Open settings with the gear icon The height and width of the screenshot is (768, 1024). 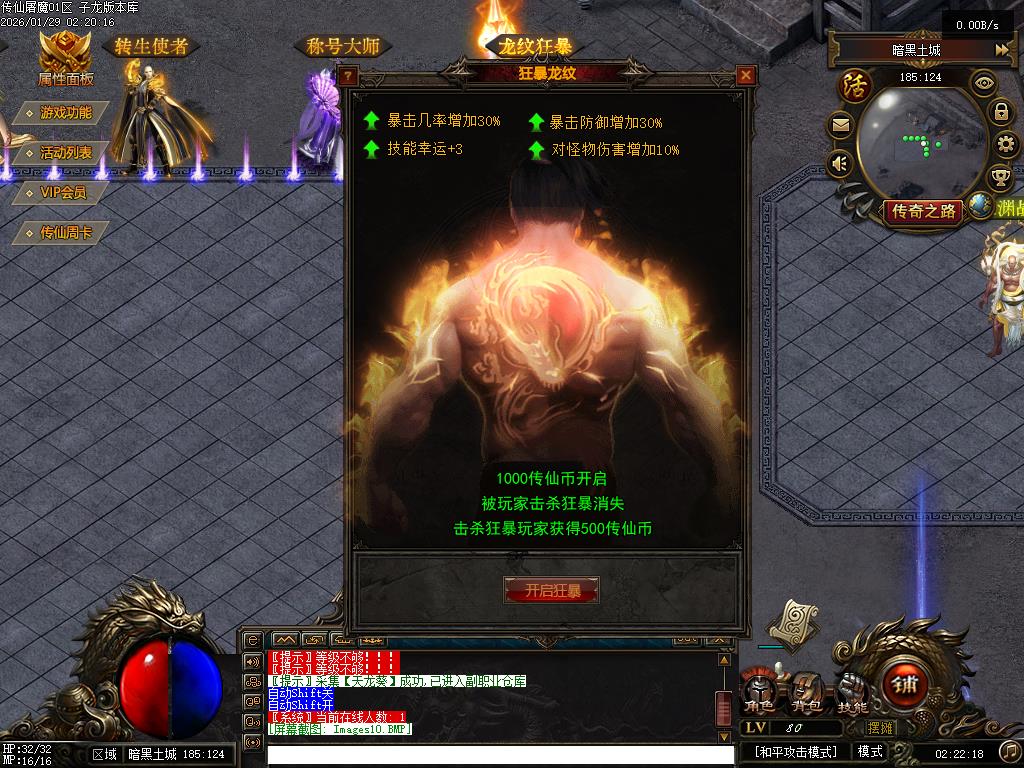tap(1005, 145)
